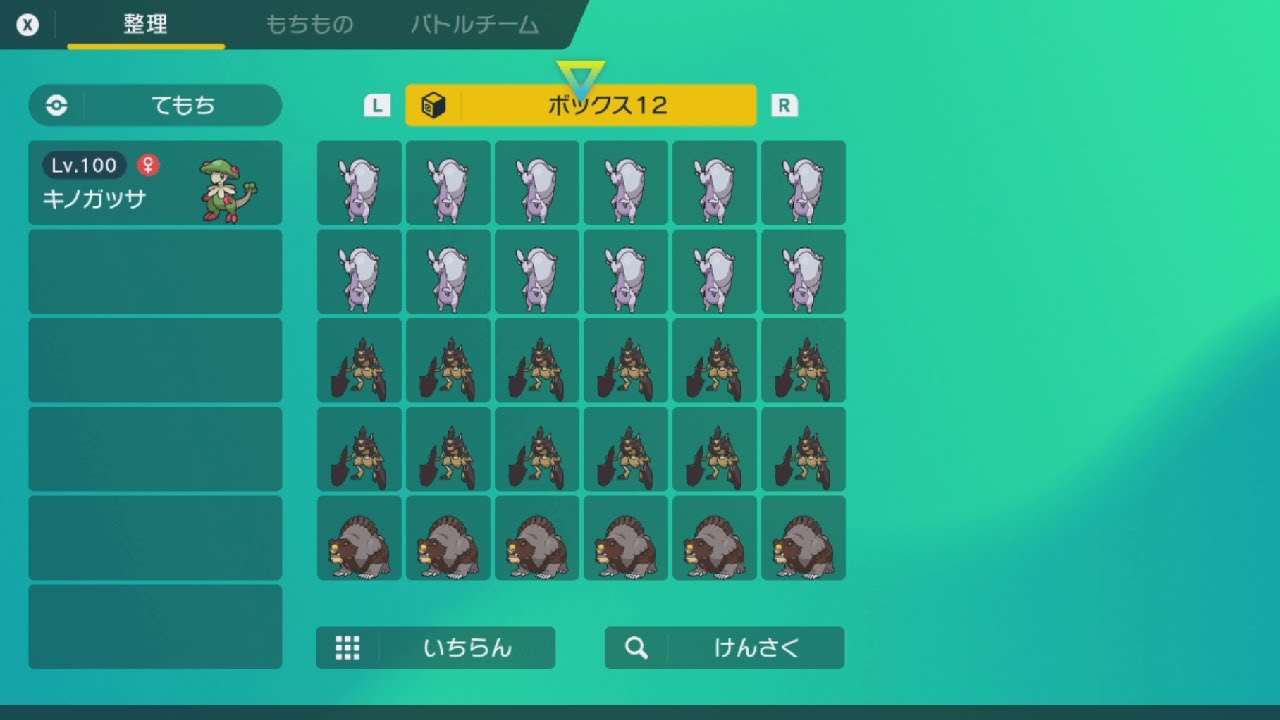
Task: Select キノガッサ in the party panel
Action: [x=155, y=183]
